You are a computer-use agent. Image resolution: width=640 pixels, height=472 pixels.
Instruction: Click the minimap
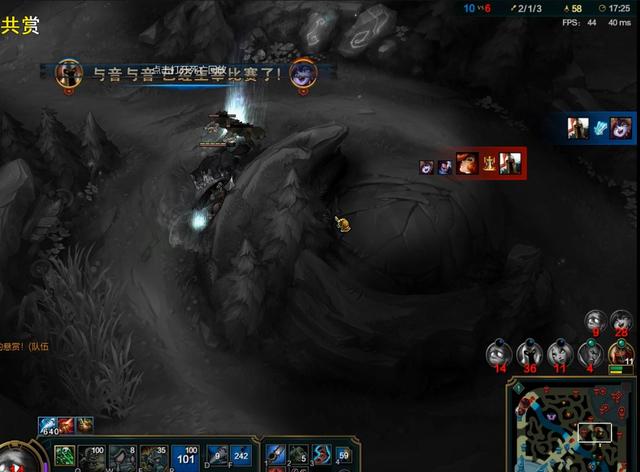tap(574, 426)
